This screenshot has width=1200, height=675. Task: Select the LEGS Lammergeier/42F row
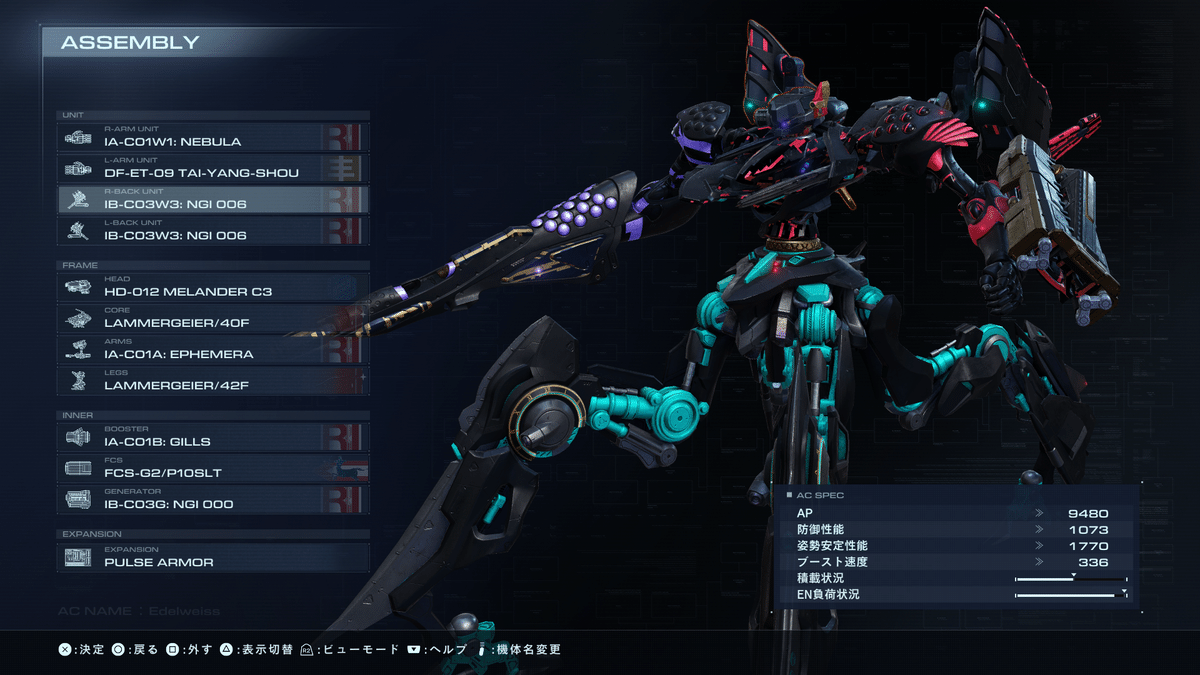[213, 380]
